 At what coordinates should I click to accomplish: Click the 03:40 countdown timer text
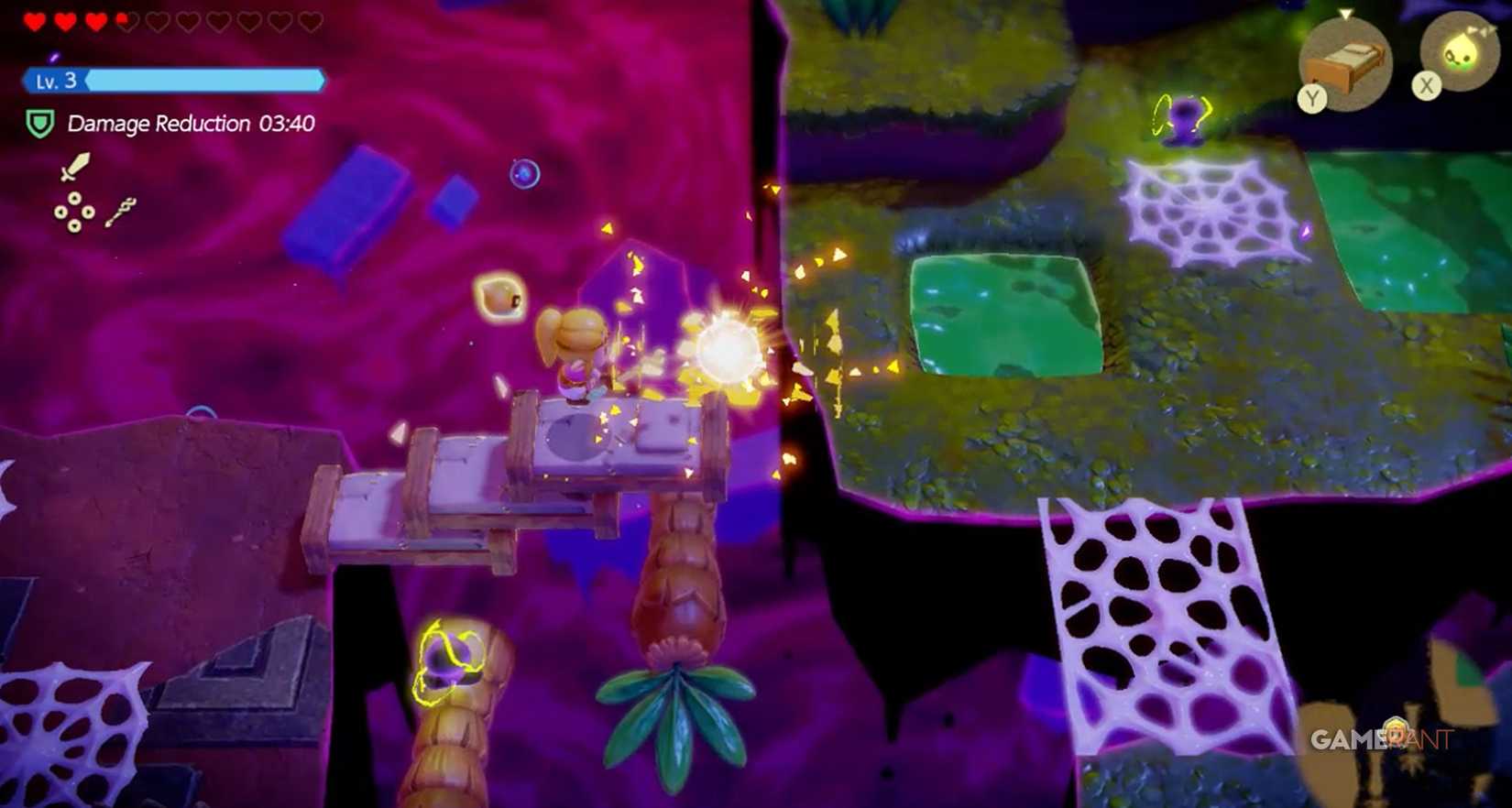pyautogui.click(x=288, y=123)
